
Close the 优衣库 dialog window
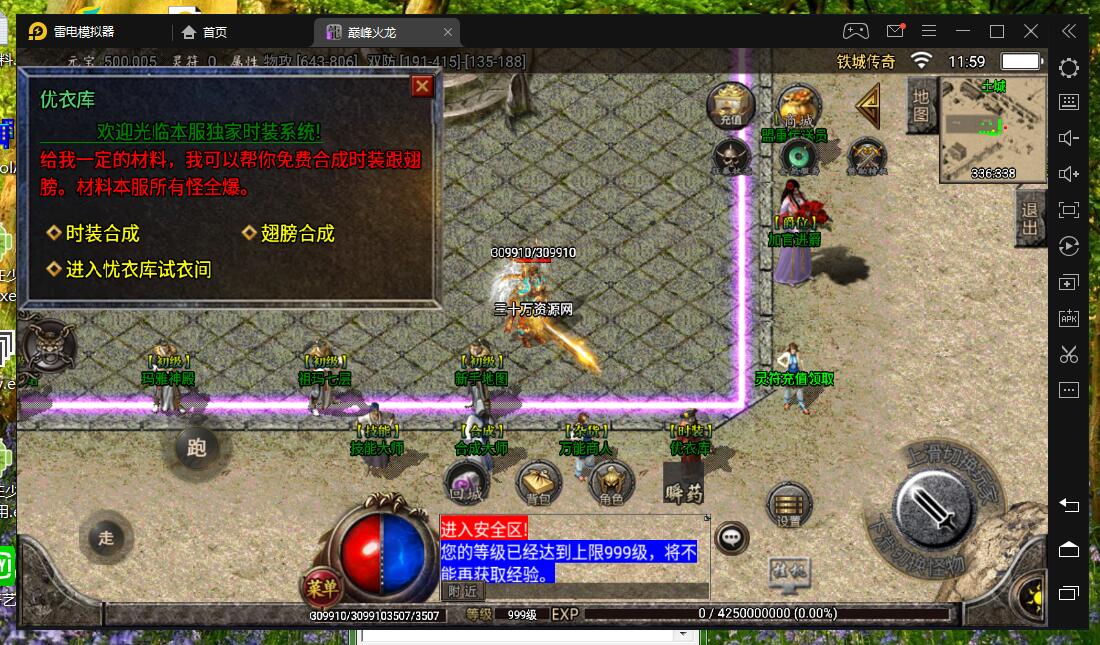click(x=422, y=86)
